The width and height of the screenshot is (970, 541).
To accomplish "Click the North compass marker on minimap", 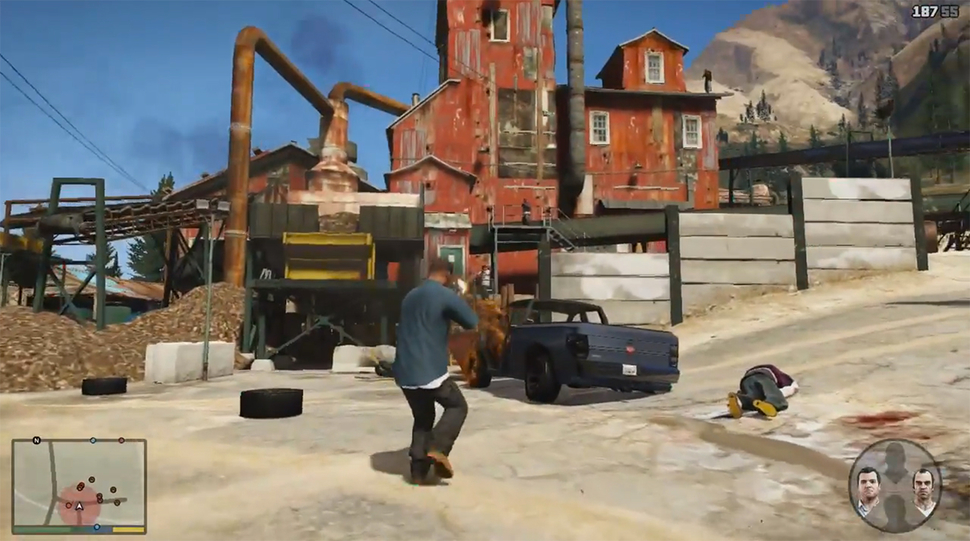I will coord(37,440).
